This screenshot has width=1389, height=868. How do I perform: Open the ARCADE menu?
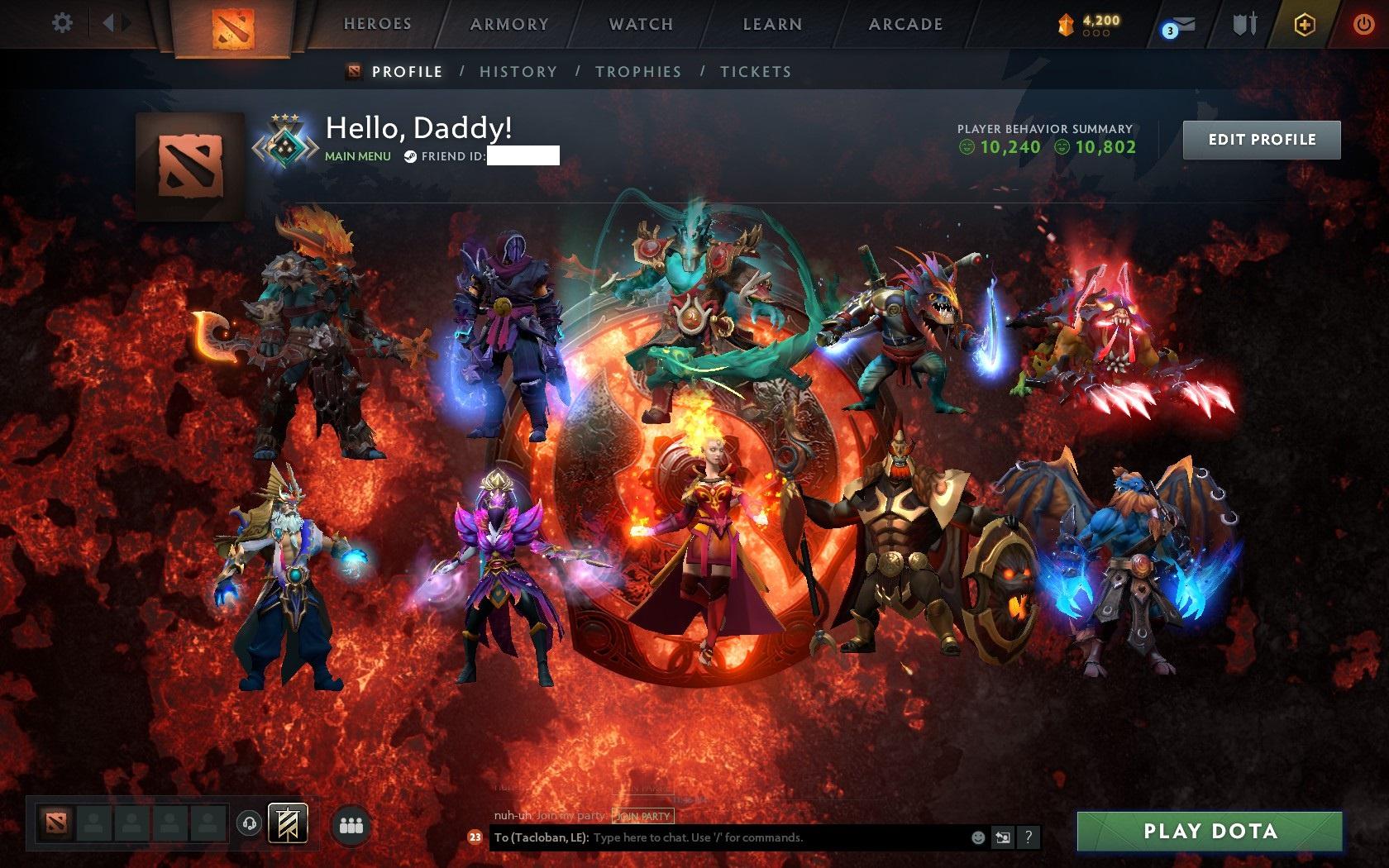[904, 24]
